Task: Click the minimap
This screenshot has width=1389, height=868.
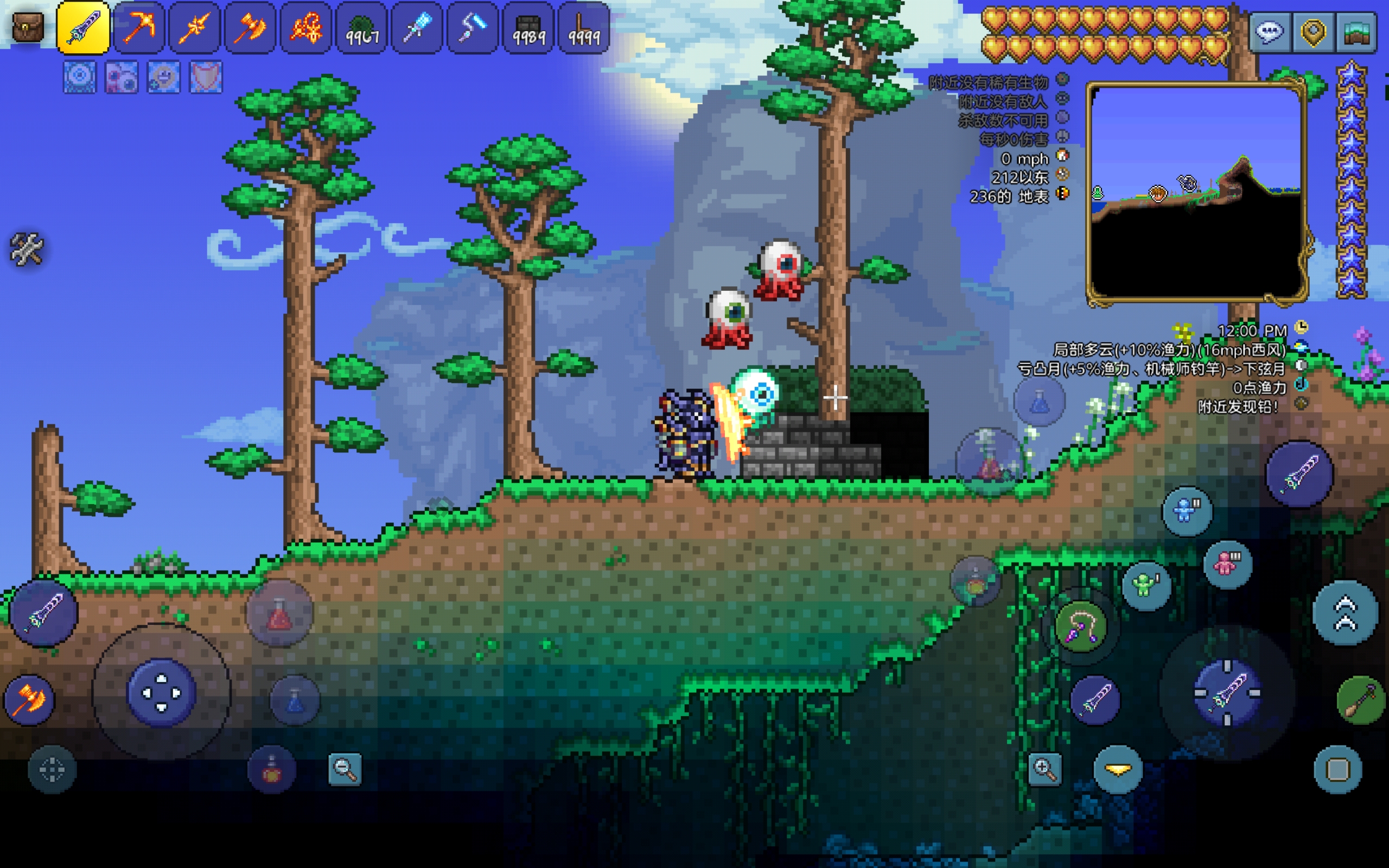Action: pos(1196,192)
